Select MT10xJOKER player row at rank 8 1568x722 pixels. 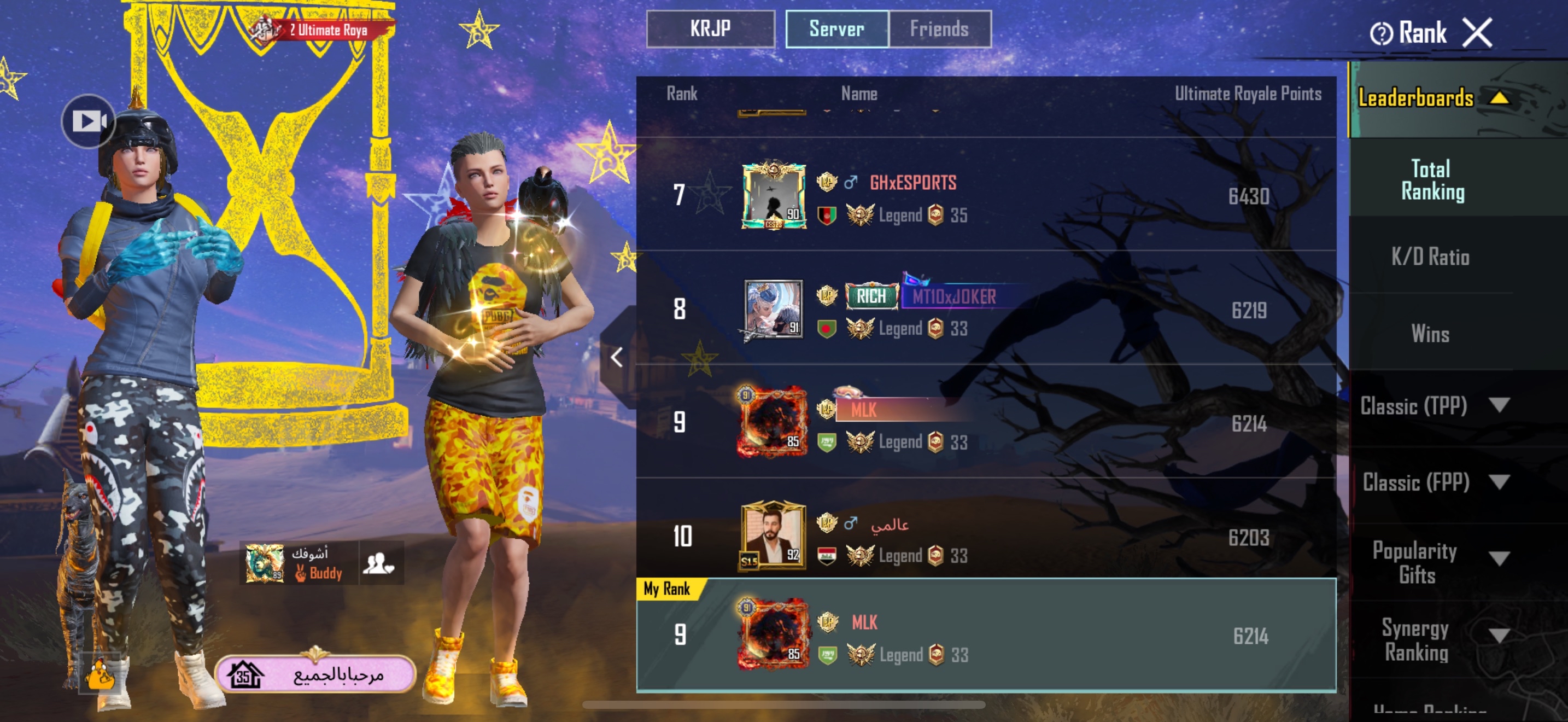click(986, 309)
